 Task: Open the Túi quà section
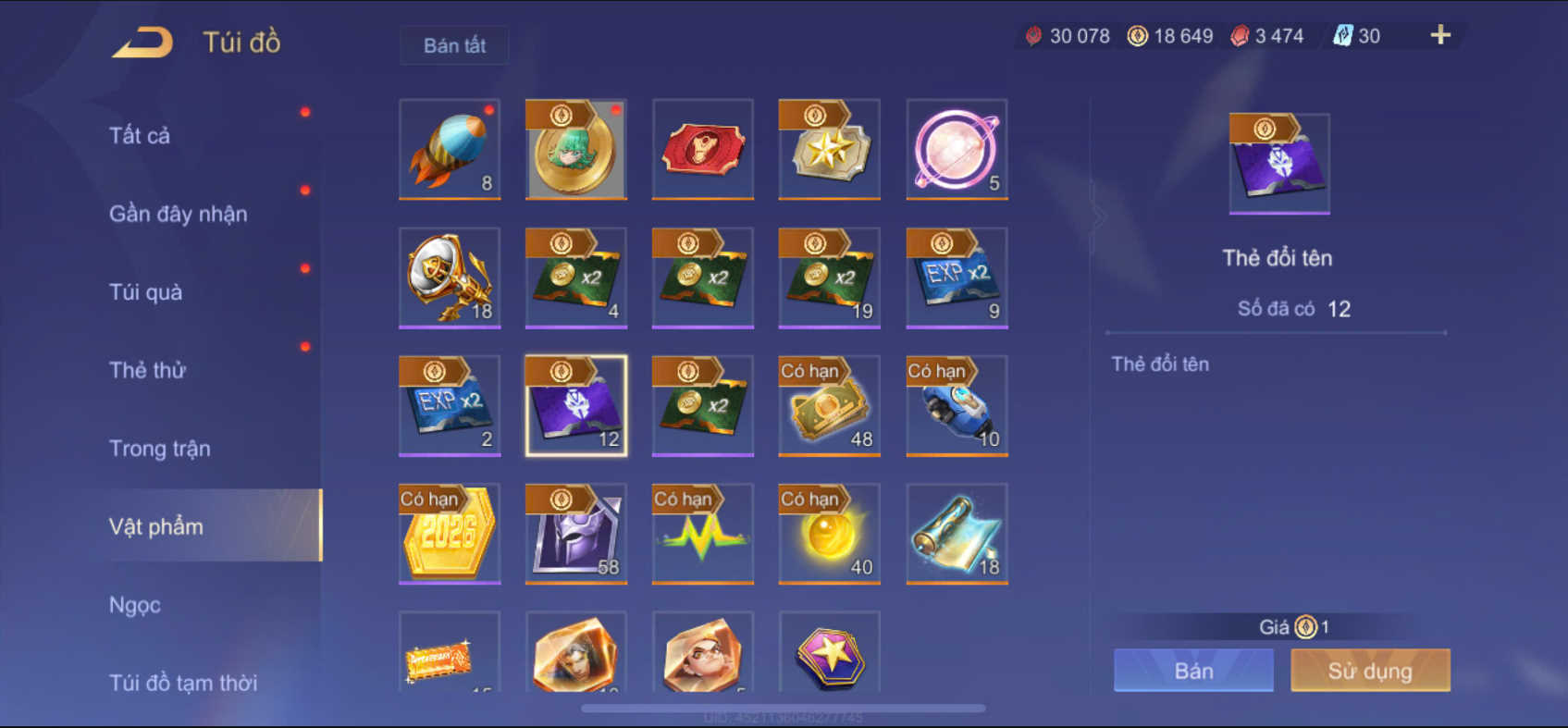point(145,291)
